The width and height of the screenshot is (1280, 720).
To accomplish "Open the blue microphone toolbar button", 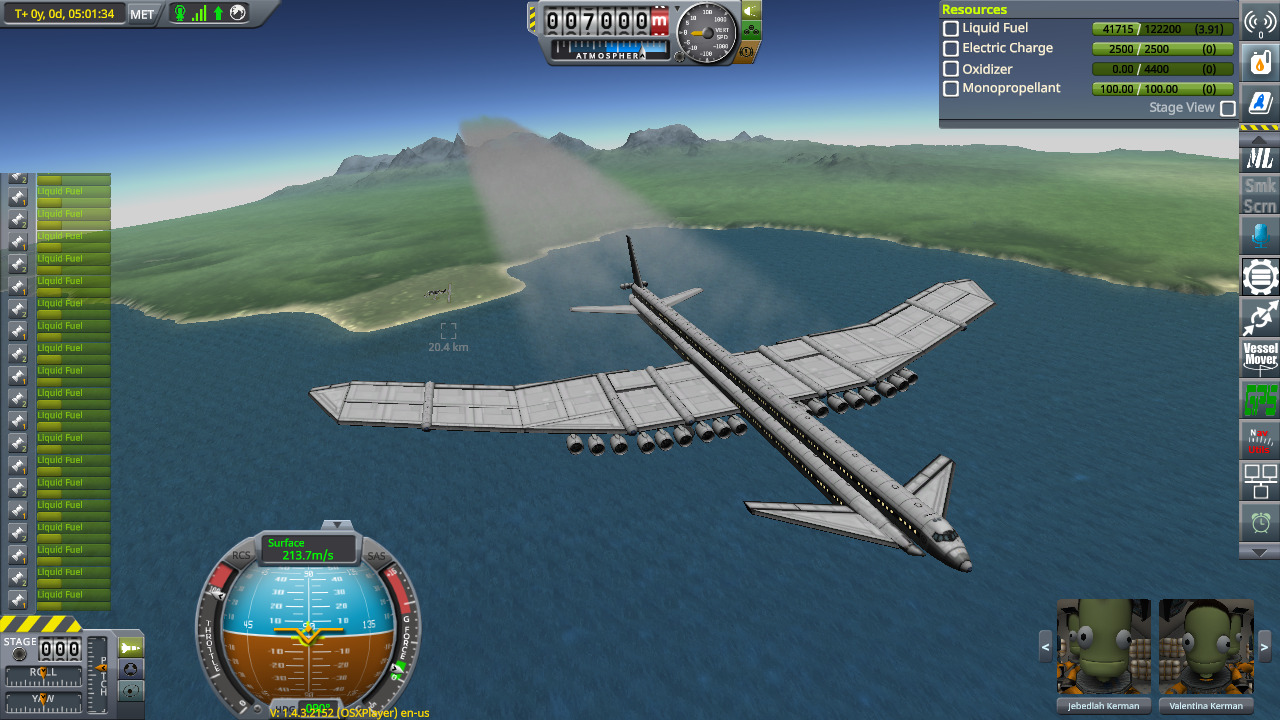I will coord(1260,236).
